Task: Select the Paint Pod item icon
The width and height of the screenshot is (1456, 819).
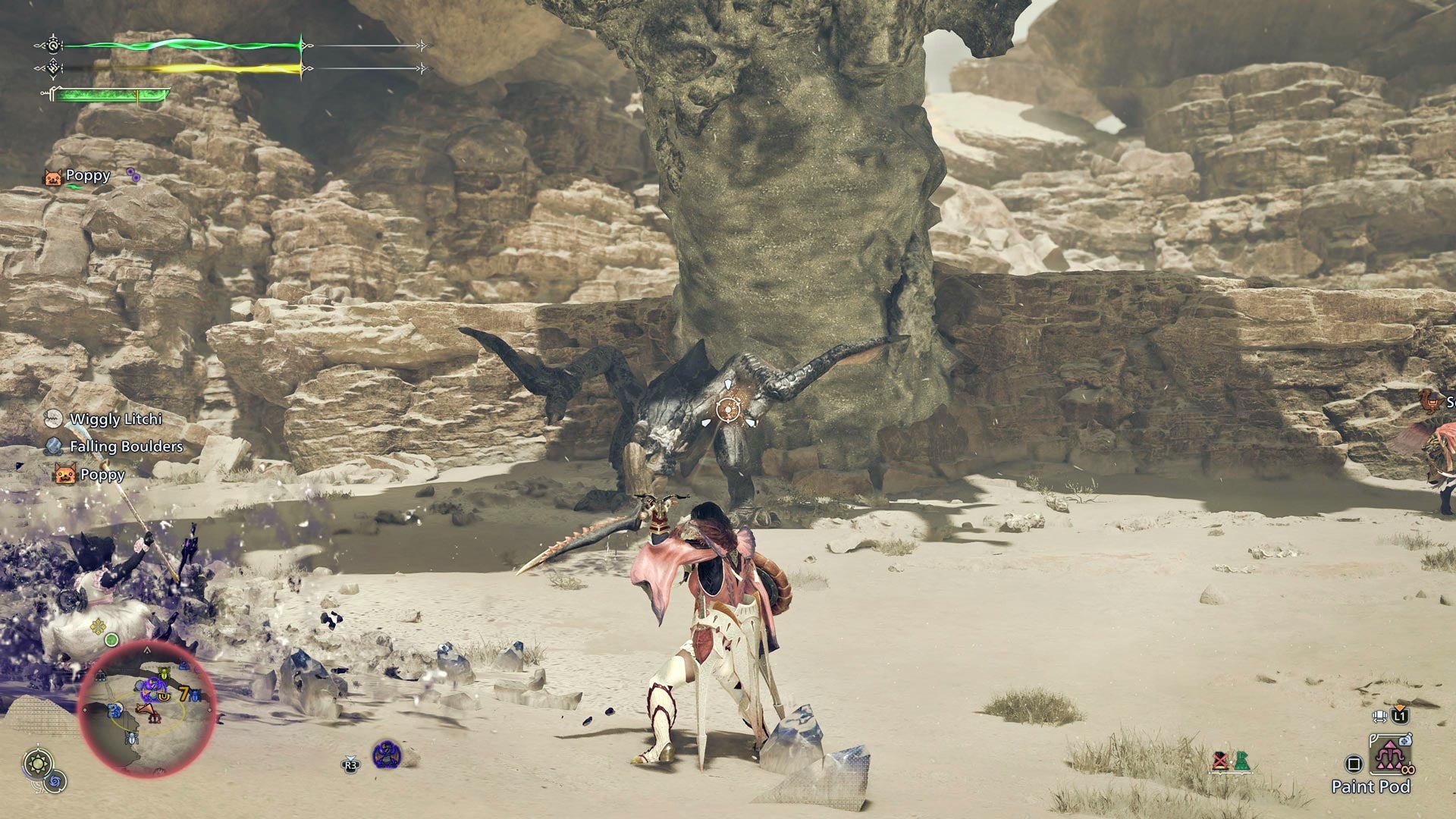Action: [1390, 756]
